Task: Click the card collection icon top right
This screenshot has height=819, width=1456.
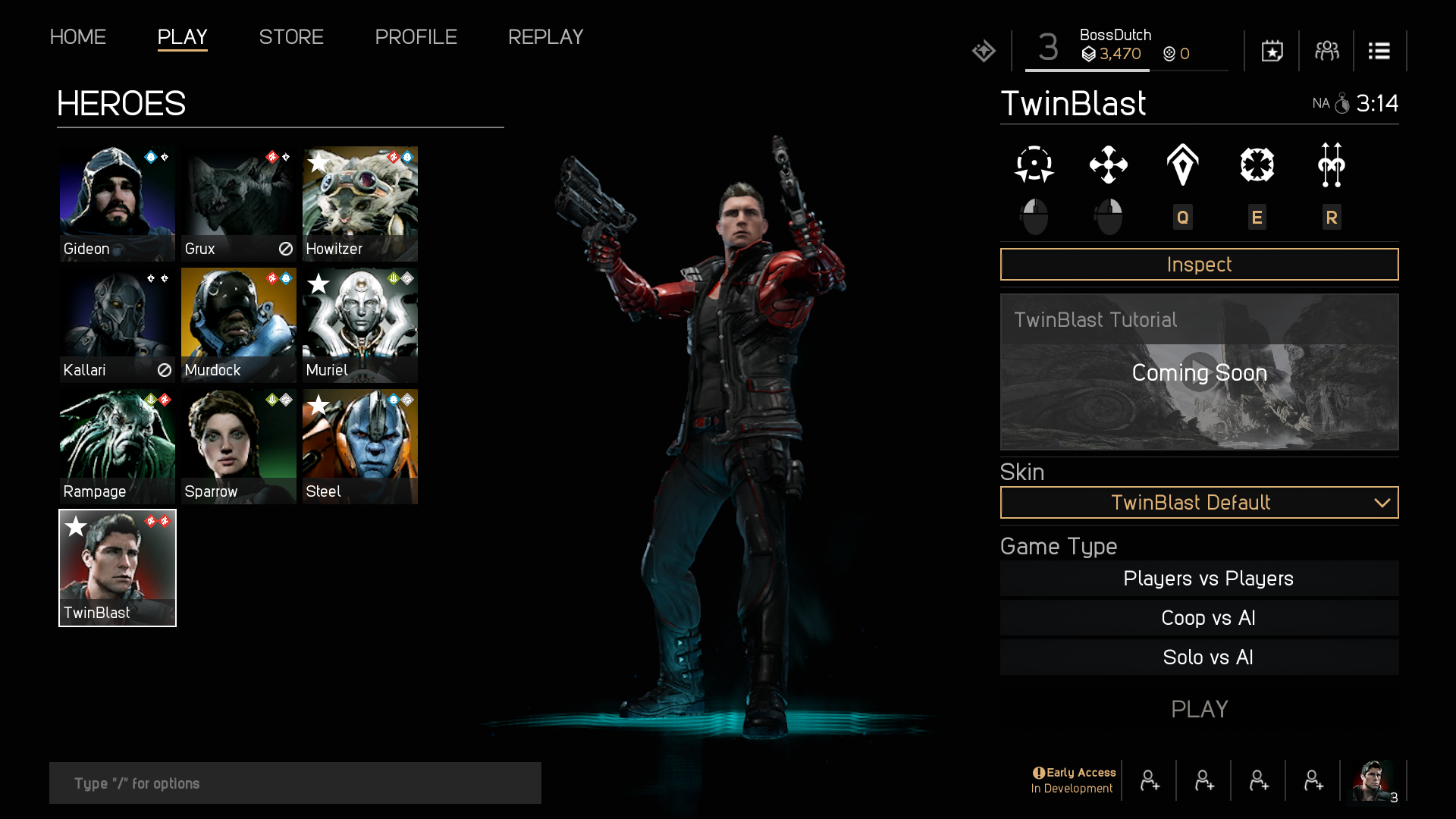Action: click(x=1271, y=51)
